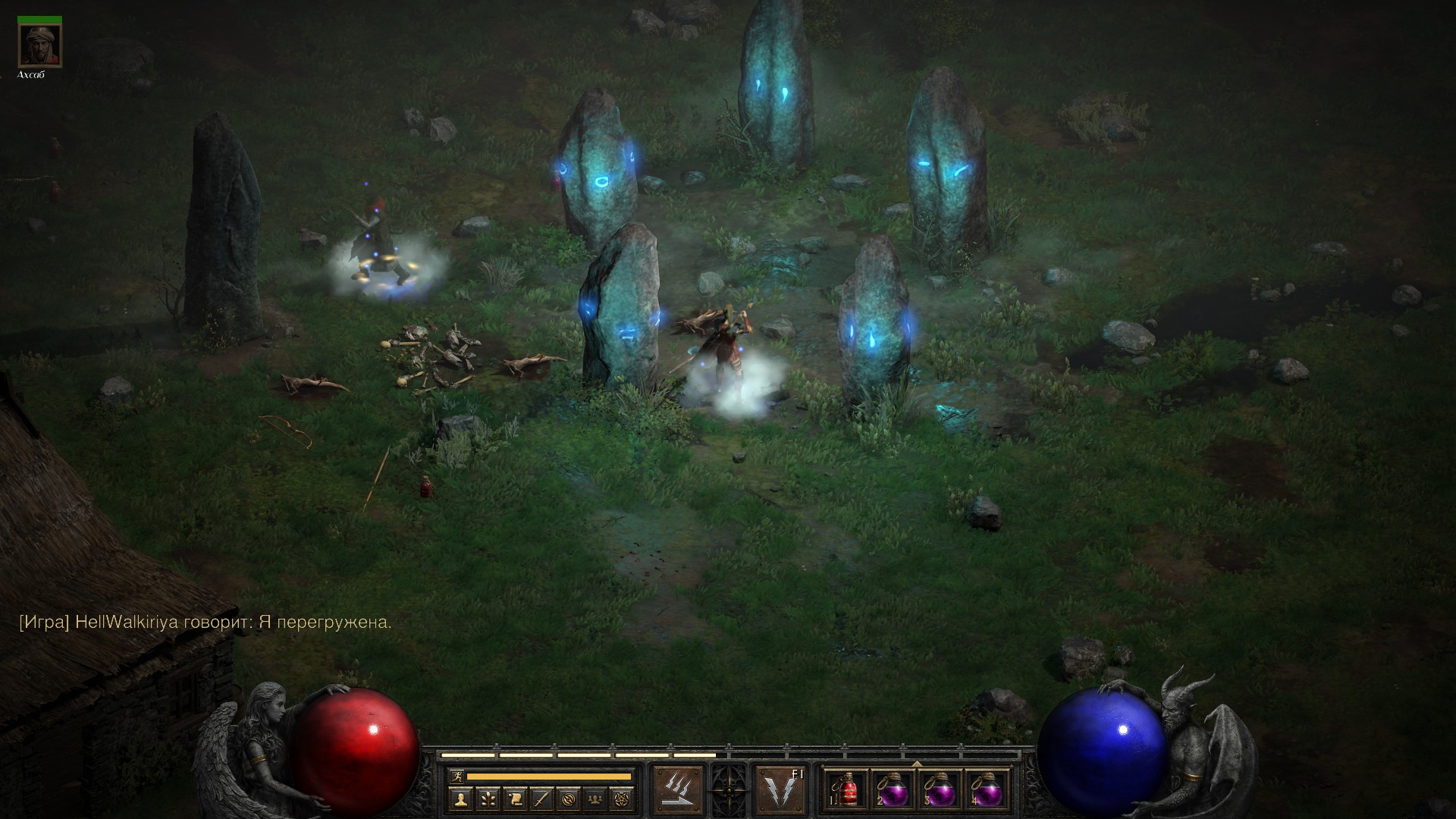1456x819 pixels.
Task: Open the party group button
Action: (x=597, y=799)
